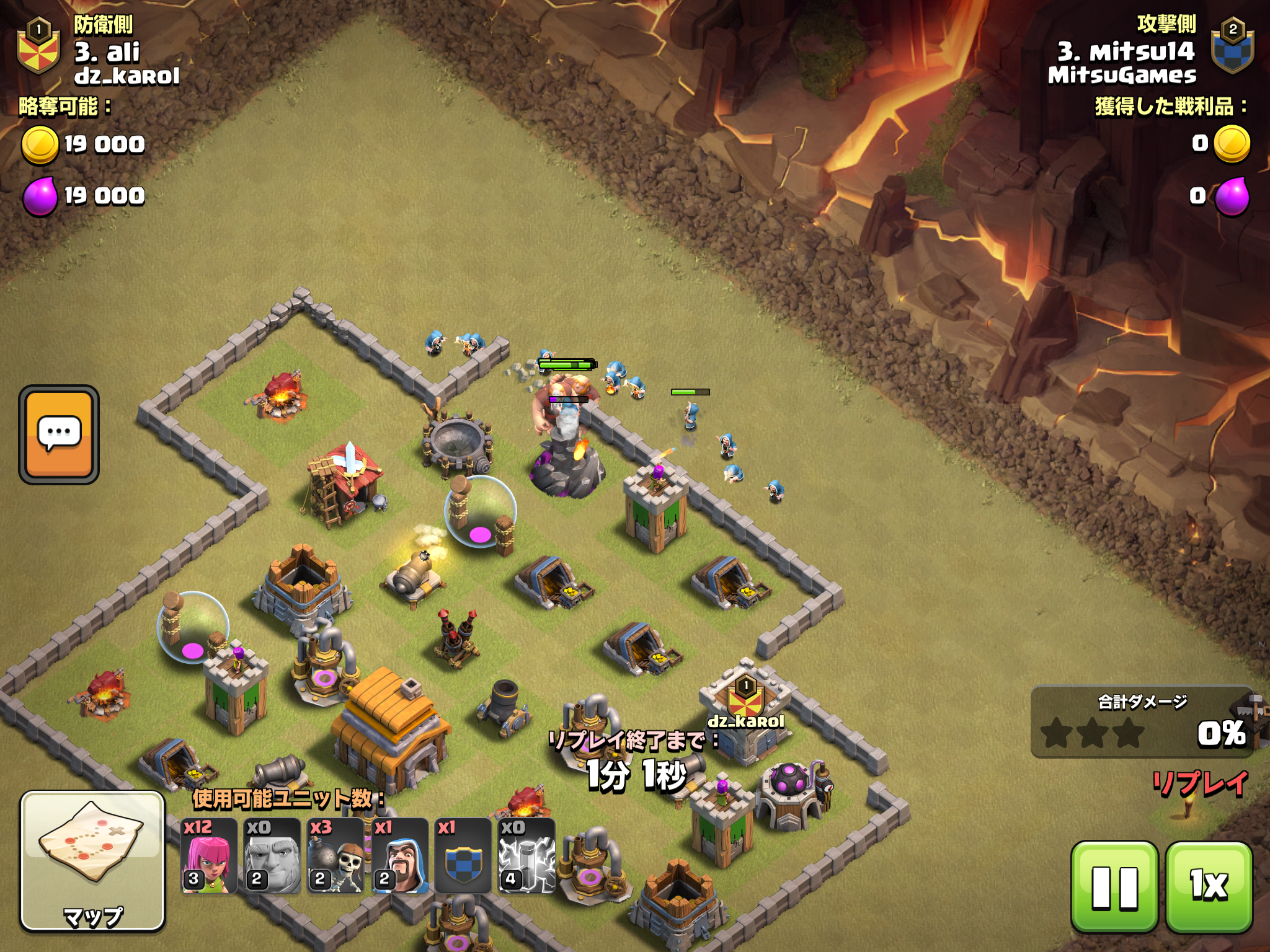
Task: Select the clan castle shield card
Action: pyautogui.click(x=463, y=857)
